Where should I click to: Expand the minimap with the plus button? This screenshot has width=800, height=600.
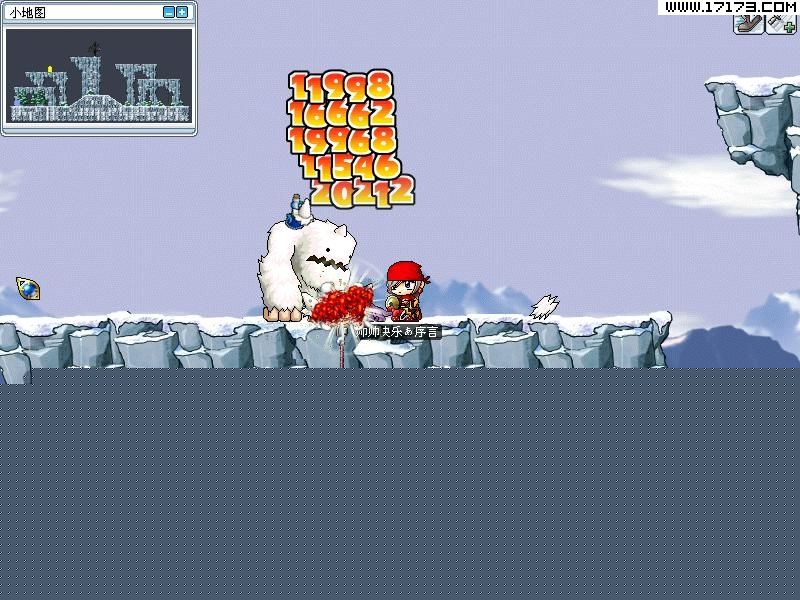[182, 12]
